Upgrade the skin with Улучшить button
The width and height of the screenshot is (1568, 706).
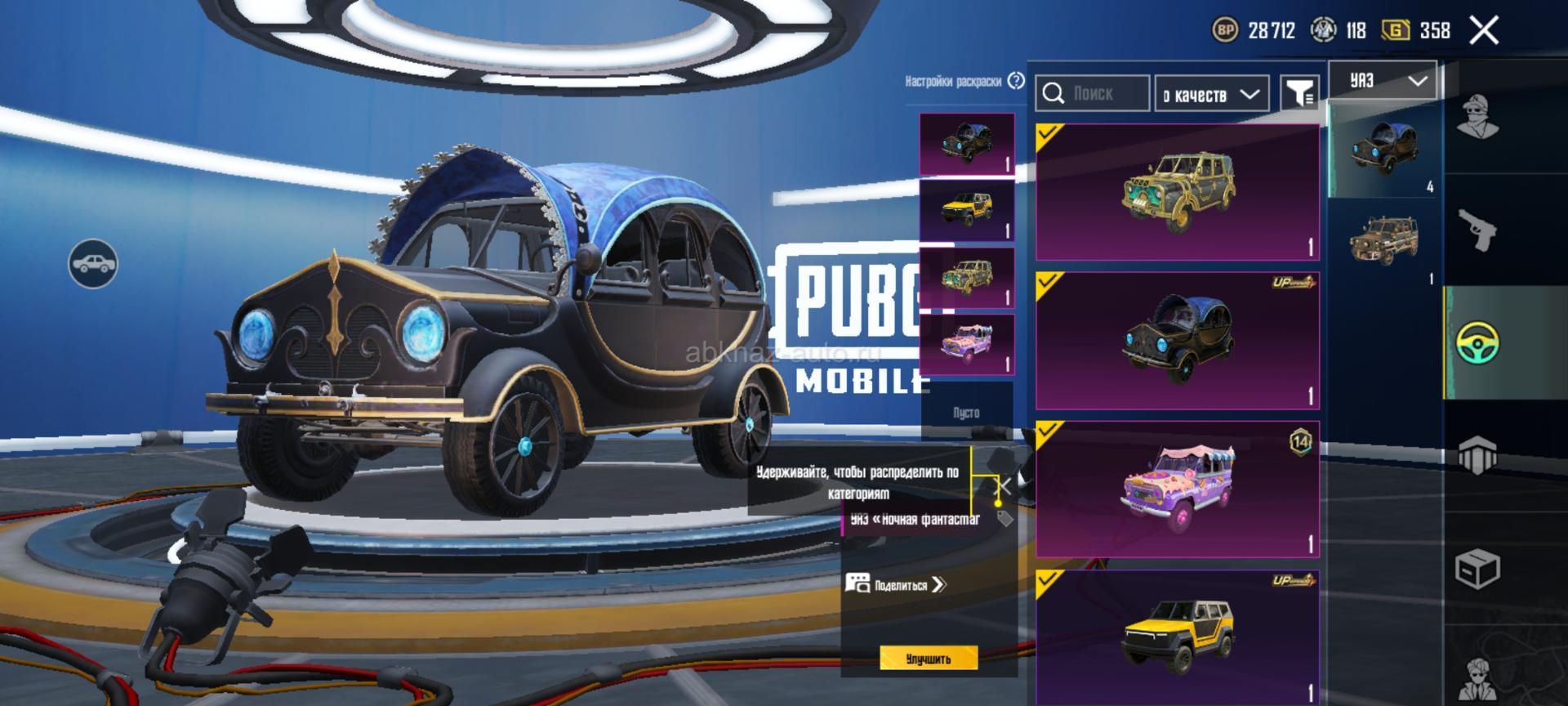point(929,659)
